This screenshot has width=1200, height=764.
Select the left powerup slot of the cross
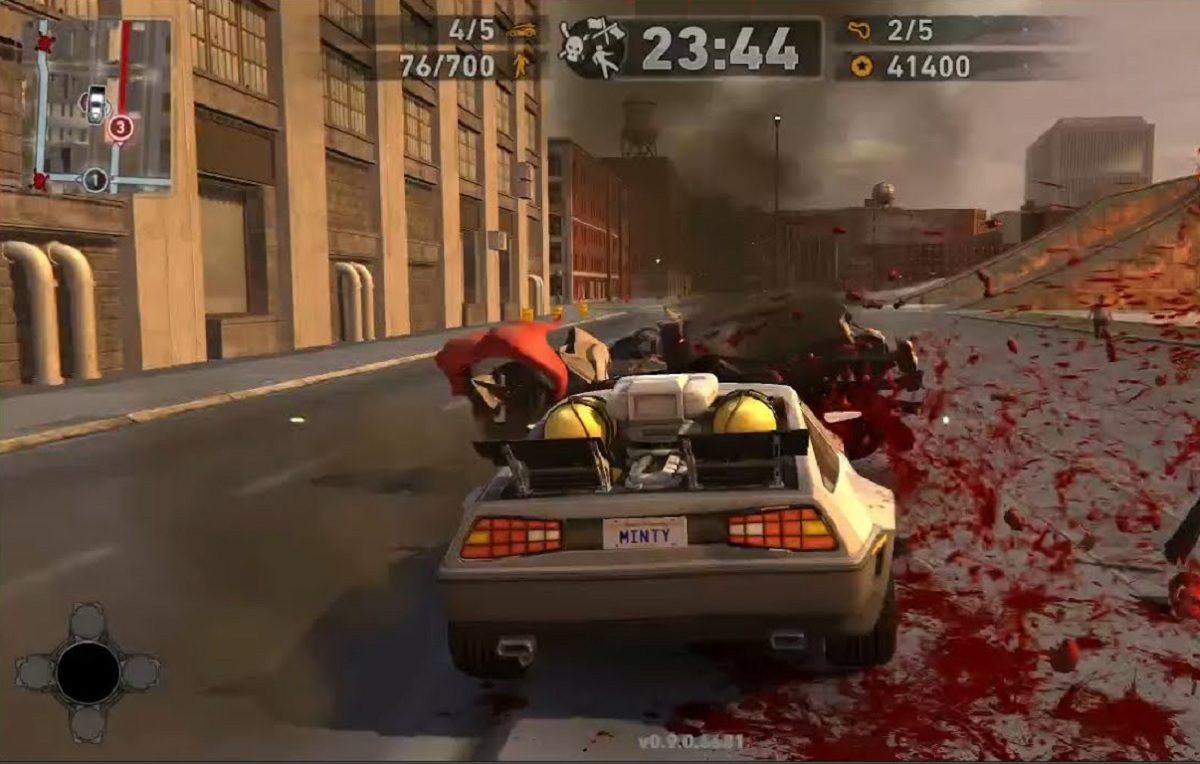[x=37, y=672]
